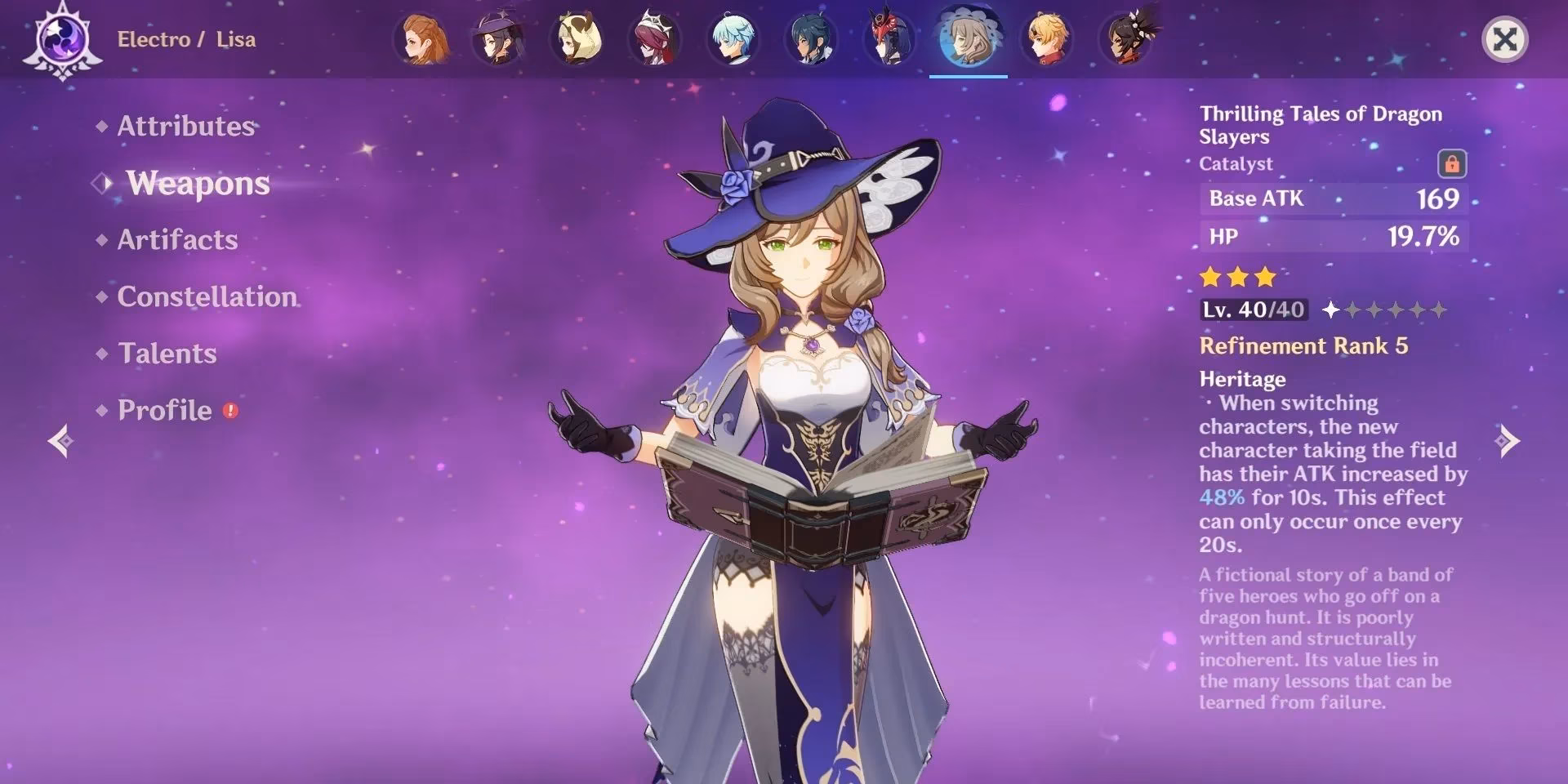The width and height of the screenshot is (1568, 784).
Task: Switch to Sayu's portrait
Action: click(x=577, y=39)
